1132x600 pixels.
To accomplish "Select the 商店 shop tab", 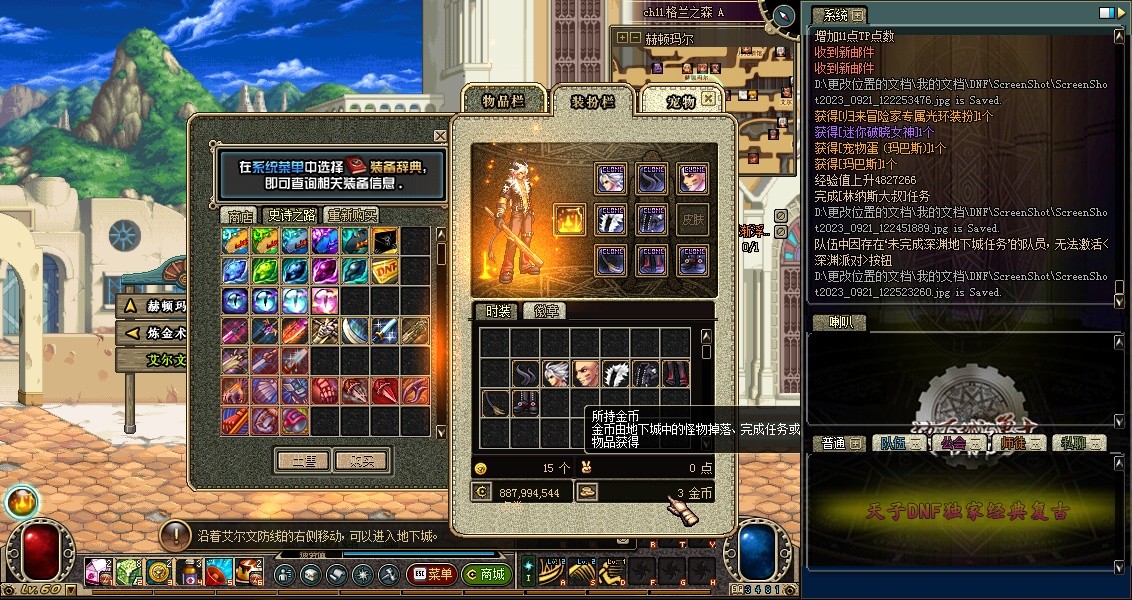I will [x=240, y=215].
